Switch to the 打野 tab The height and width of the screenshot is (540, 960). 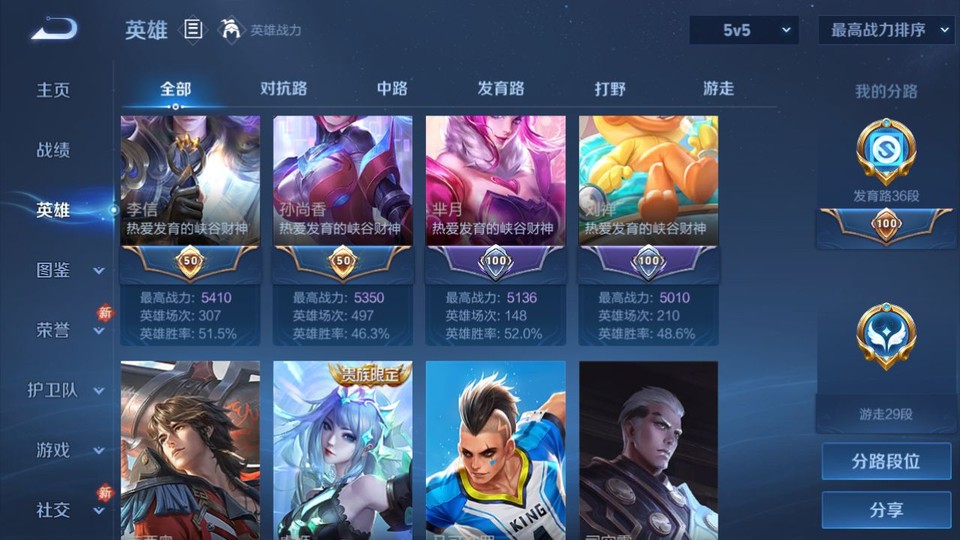pyautogui.click(x=610, y=88)
